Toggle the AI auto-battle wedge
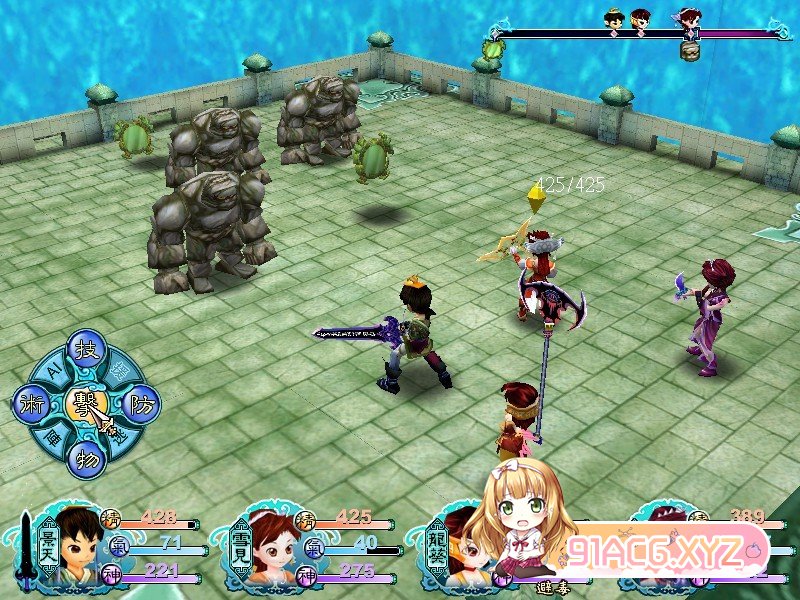Image resolution: width=800 pixels, height=600 pixels. pyautogui.click(x=52, y=371)
